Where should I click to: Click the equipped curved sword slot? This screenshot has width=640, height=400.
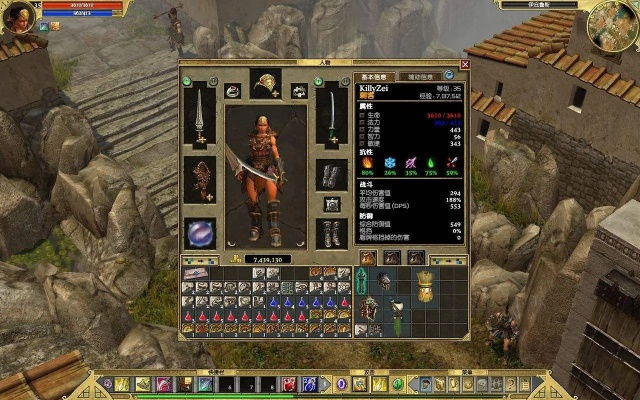331,113
